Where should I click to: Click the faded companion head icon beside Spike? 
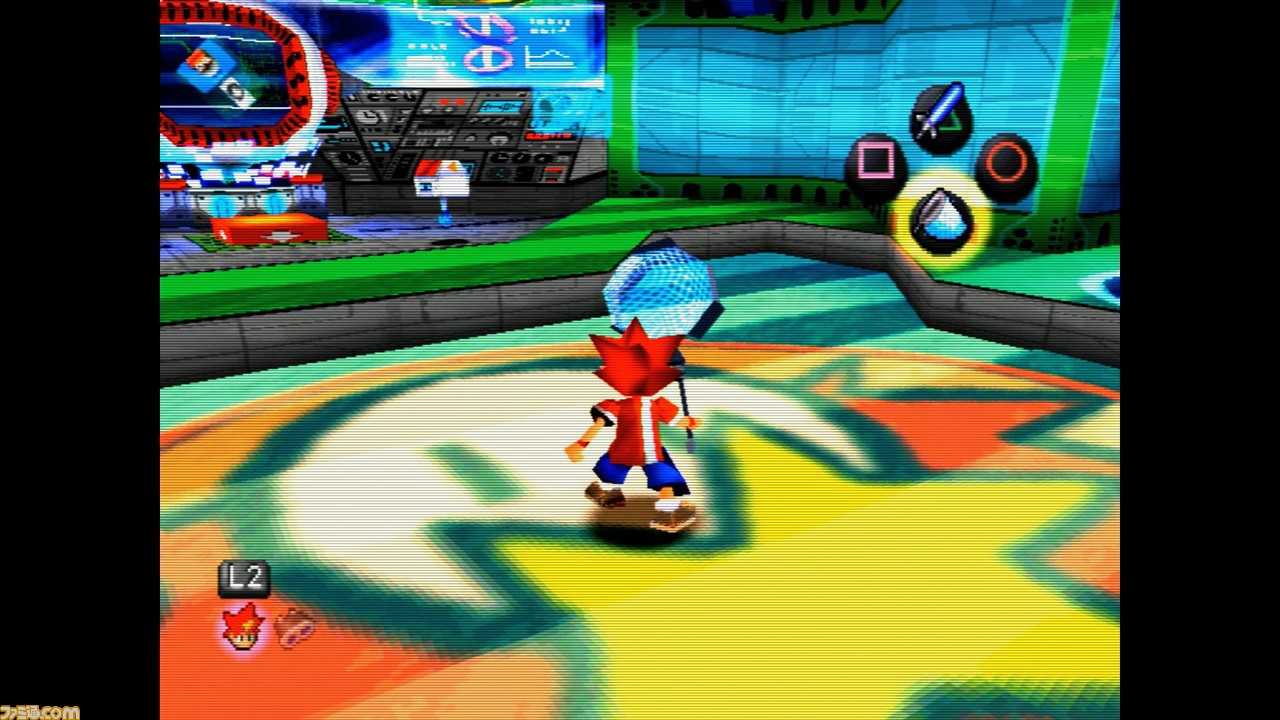point(295,627)
